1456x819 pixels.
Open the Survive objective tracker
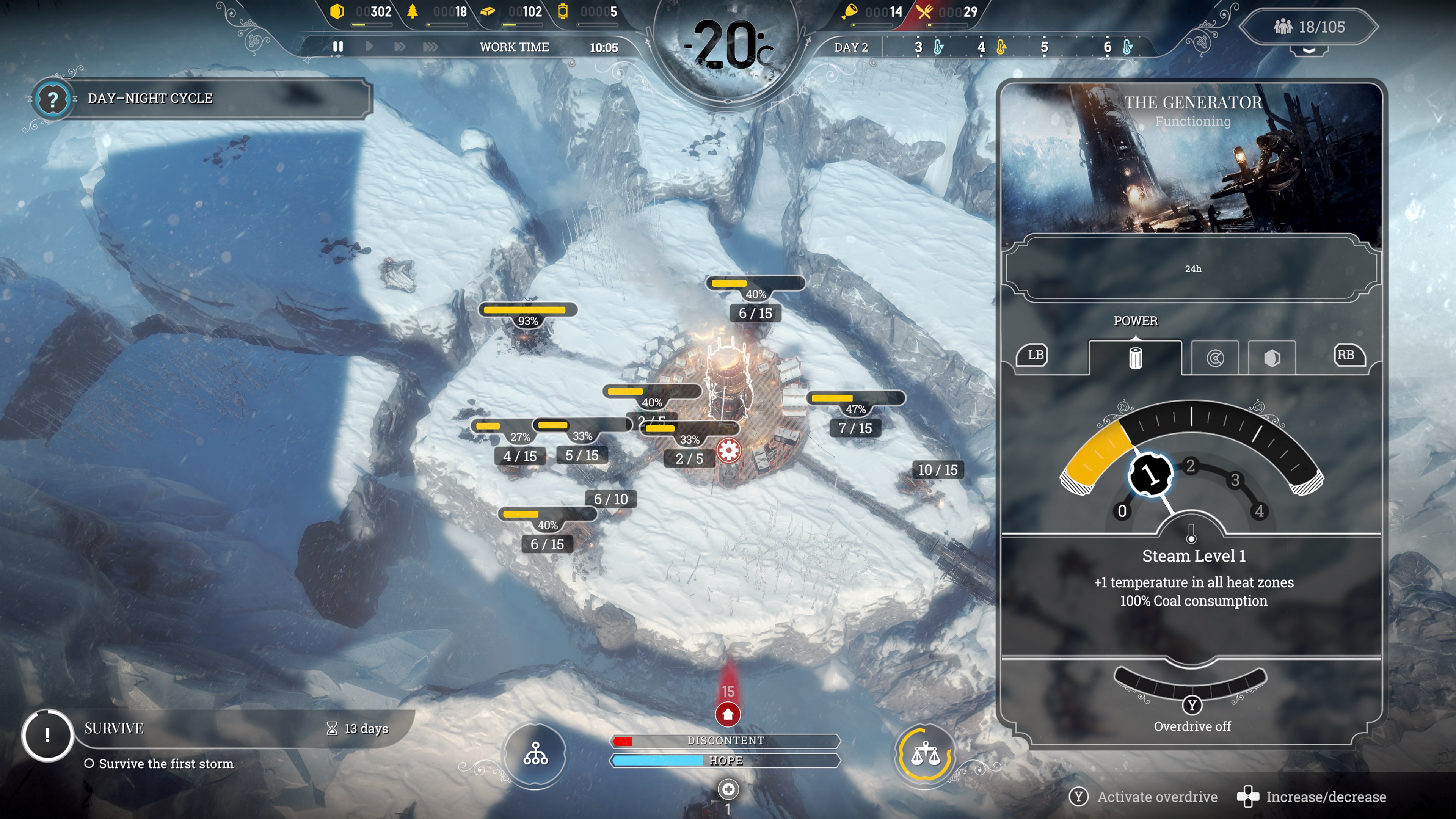coord(47,735)
